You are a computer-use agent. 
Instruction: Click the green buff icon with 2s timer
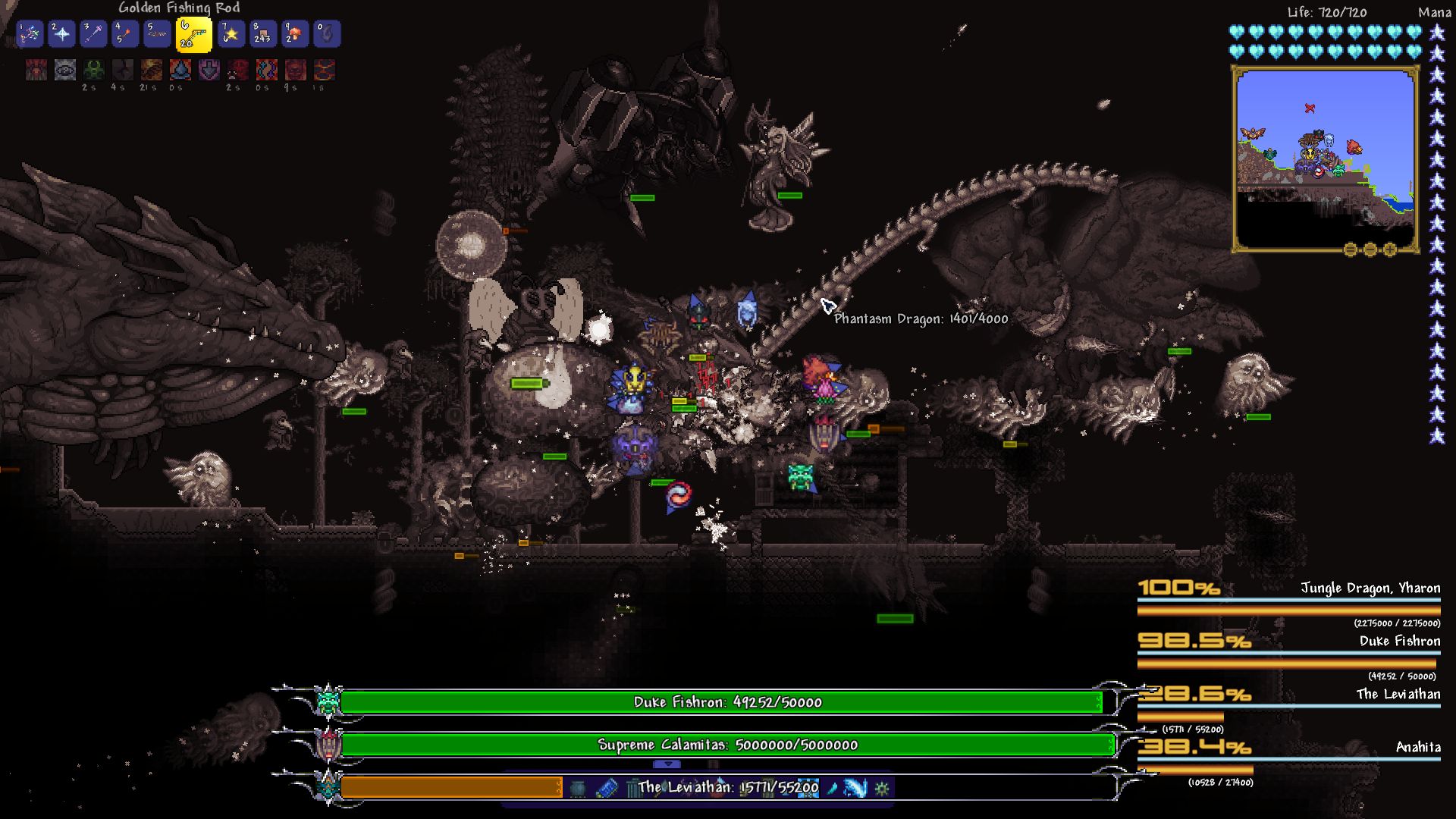click(94, 71)
